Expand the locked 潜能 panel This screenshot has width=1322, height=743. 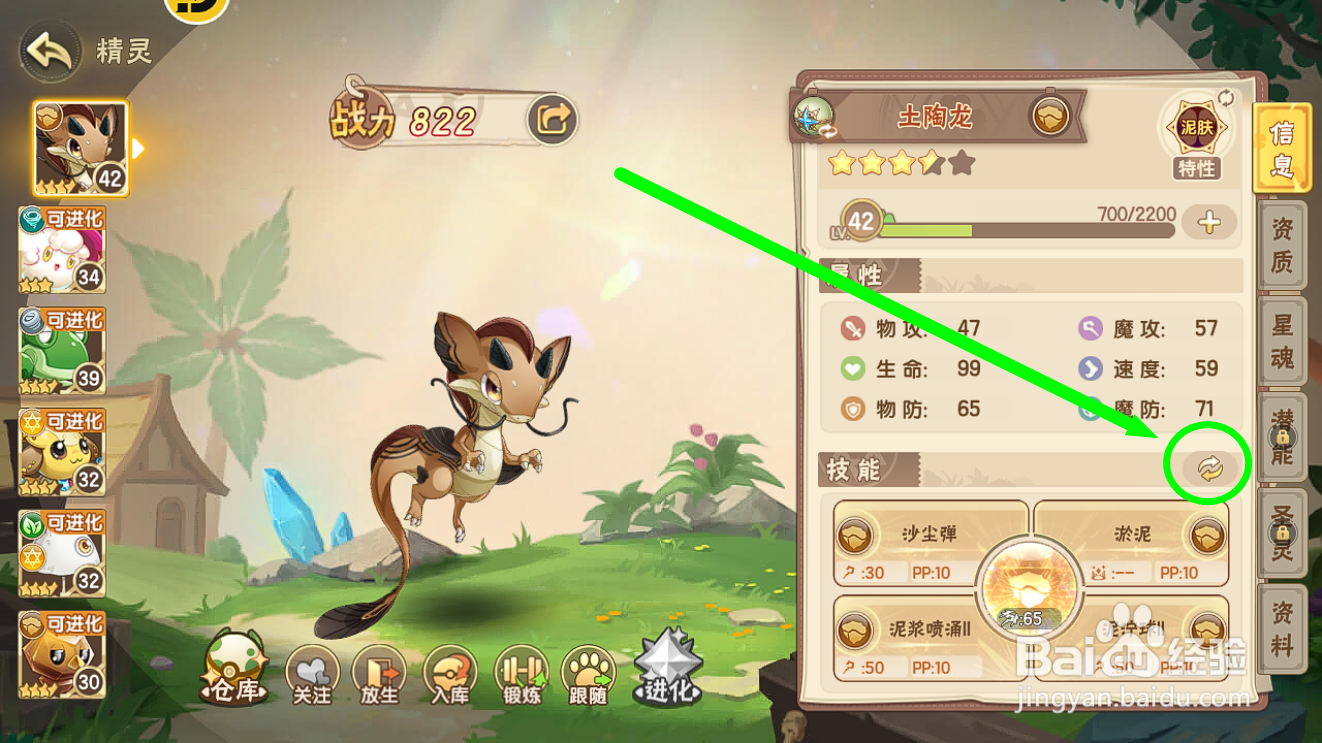point(1283,438)
